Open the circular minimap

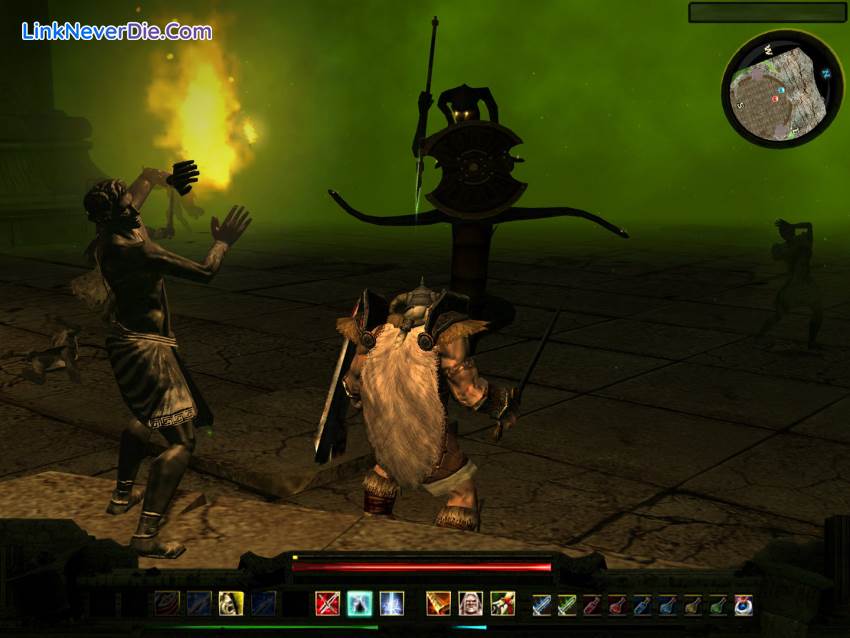click(781, 90)
